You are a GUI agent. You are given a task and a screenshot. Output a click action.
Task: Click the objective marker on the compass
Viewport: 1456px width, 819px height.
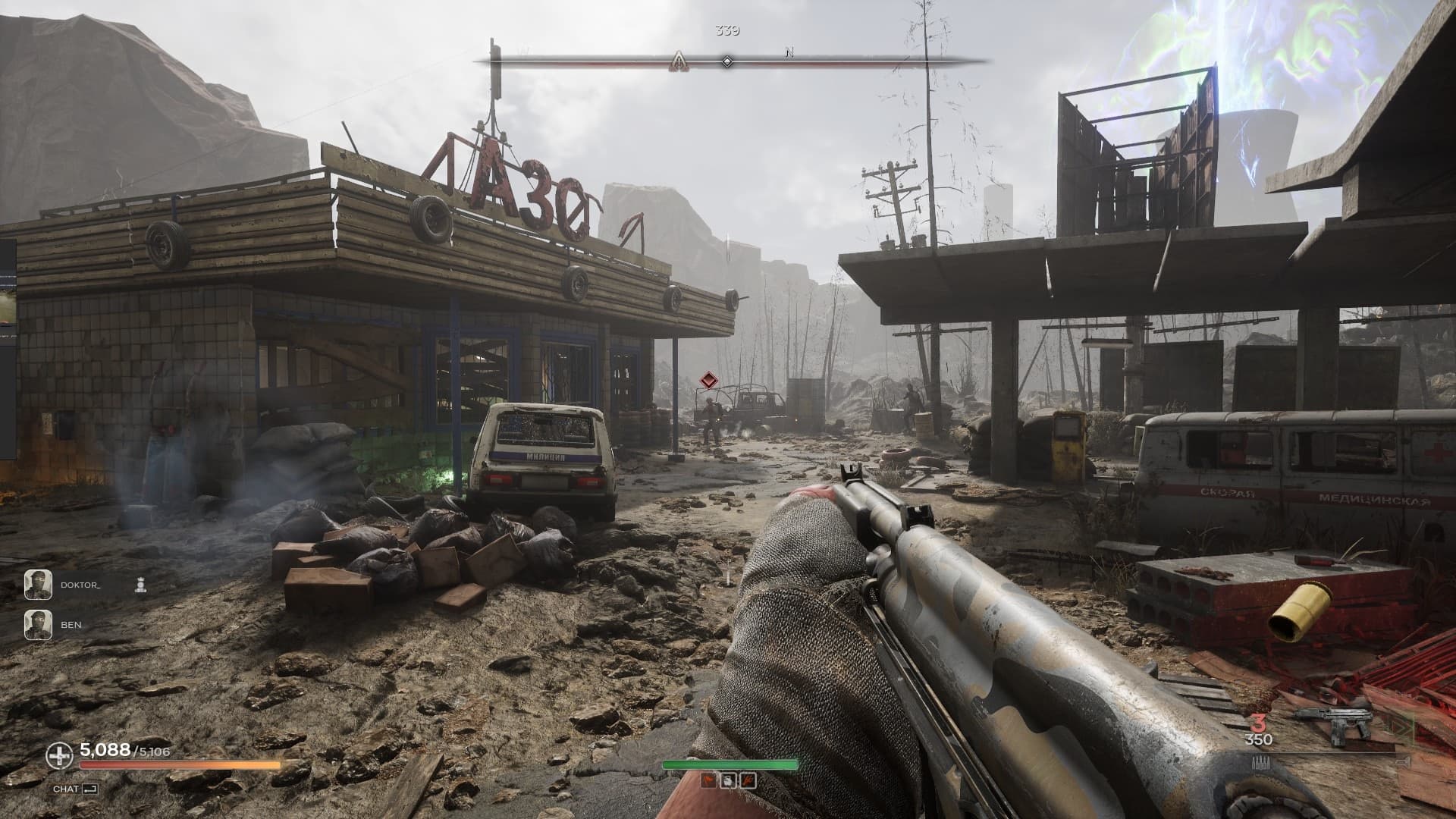tap(677, 62)
